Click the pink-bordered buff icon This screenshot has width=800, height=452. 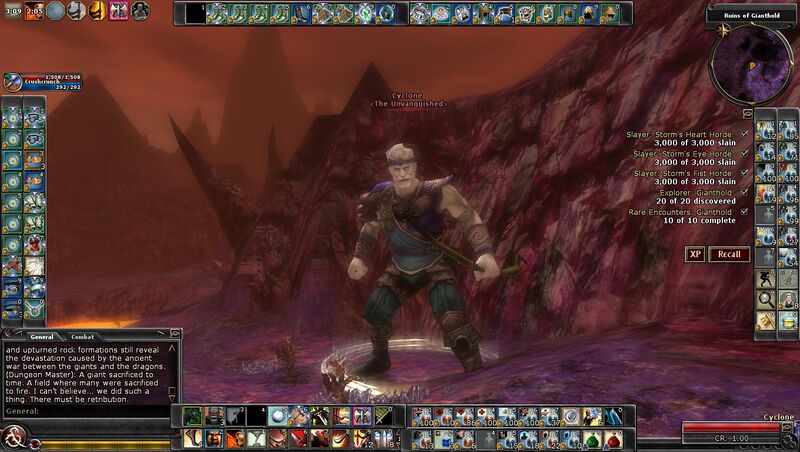(118, 10)
